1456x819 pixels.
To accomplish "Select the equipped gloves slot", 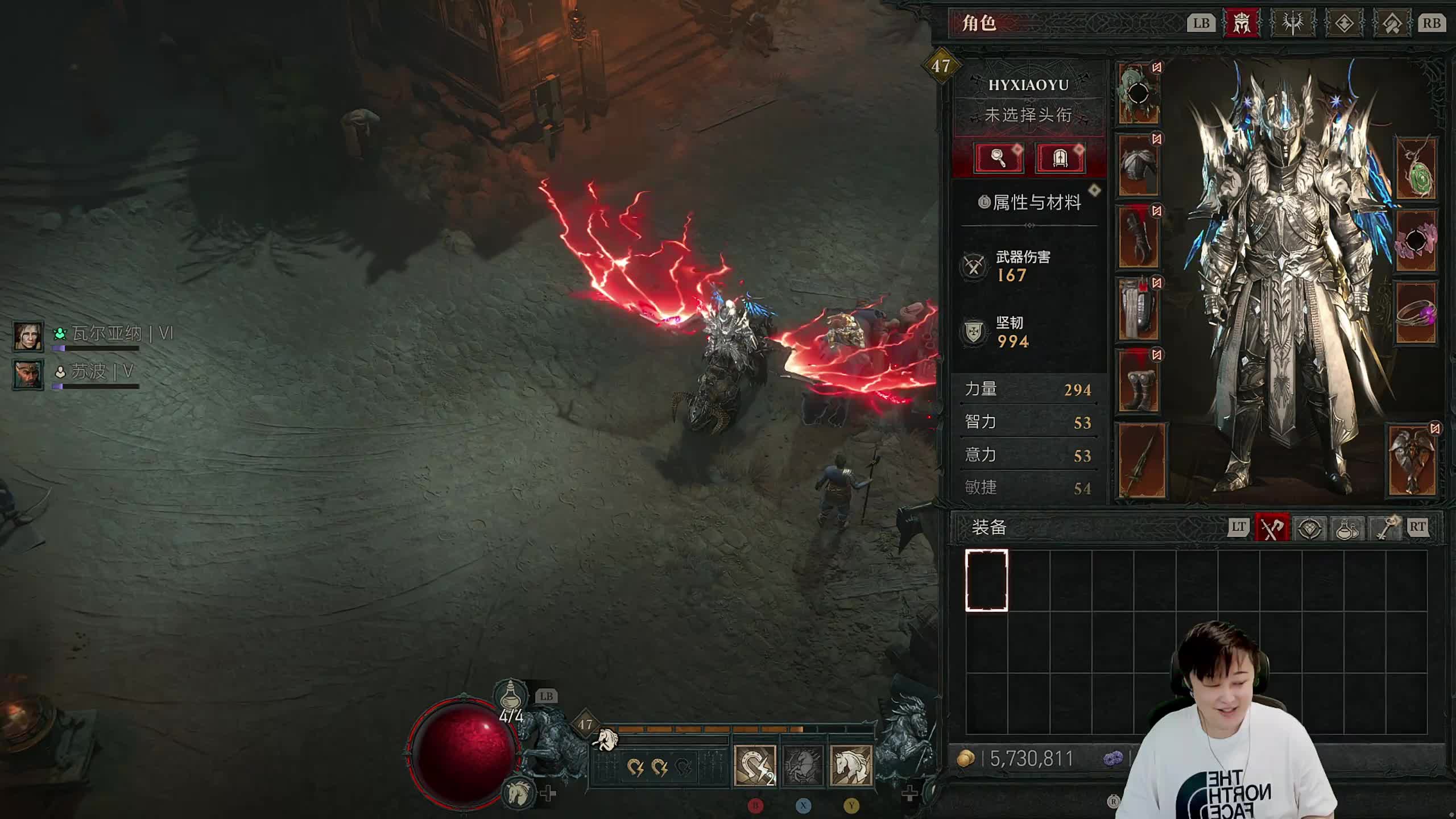I will coord(1139,237).
